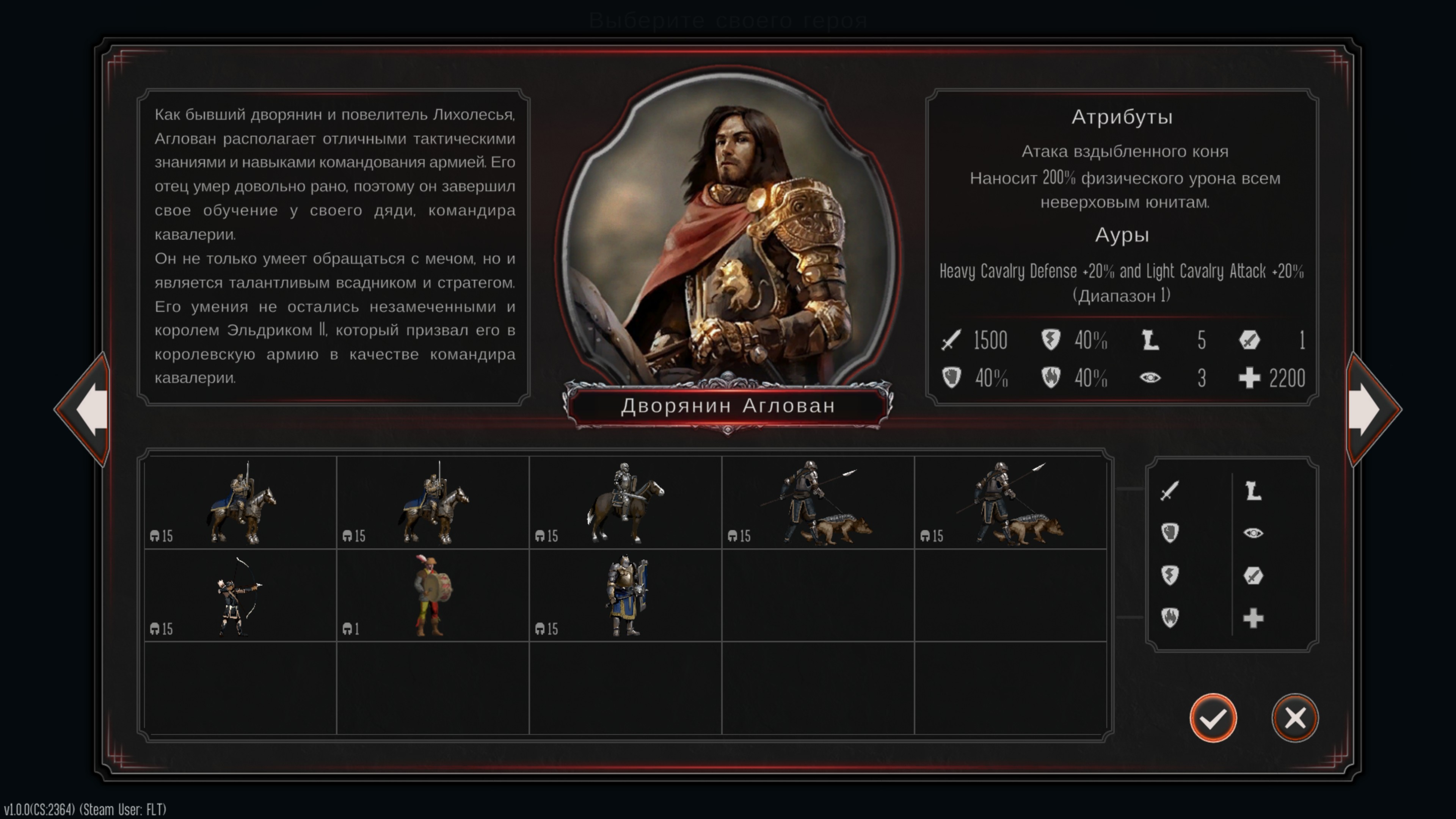This screenshot has height=819, width=1456.
Task: Choose the drummer unit slot
Action: point(432,596)
